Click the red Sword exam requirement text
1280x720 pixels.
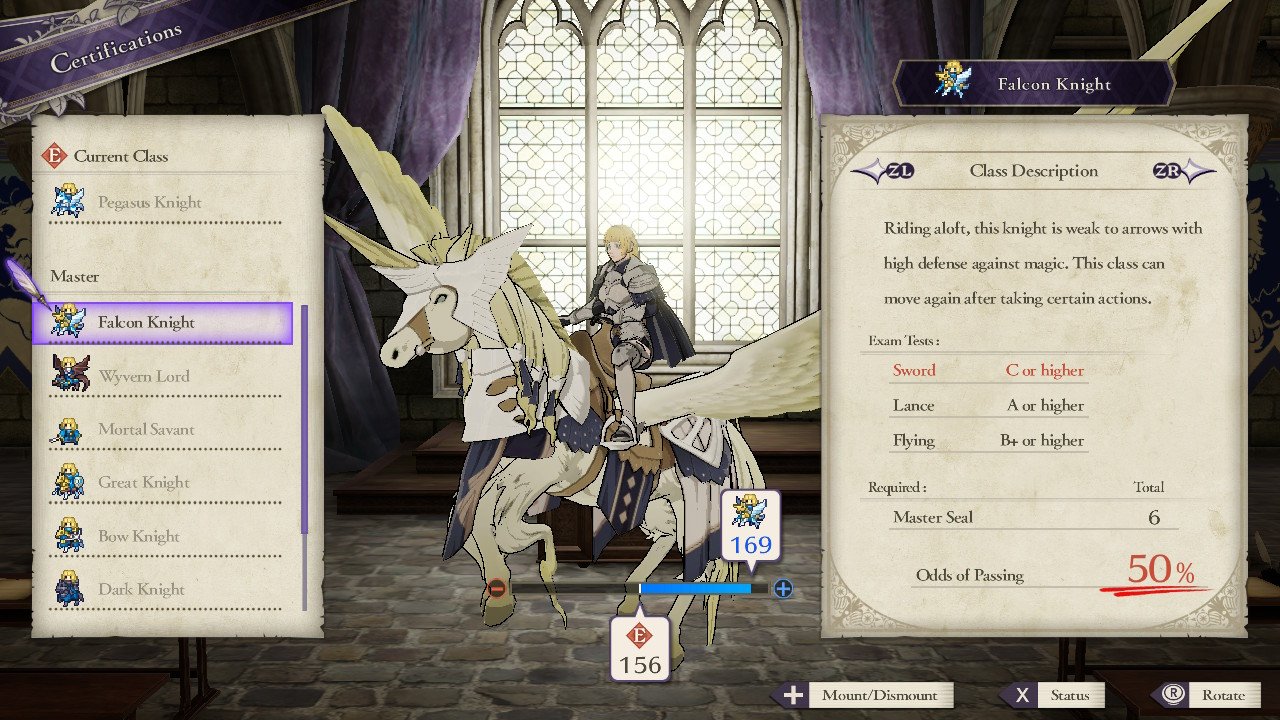pyautogui.click(x=916, y=370)
